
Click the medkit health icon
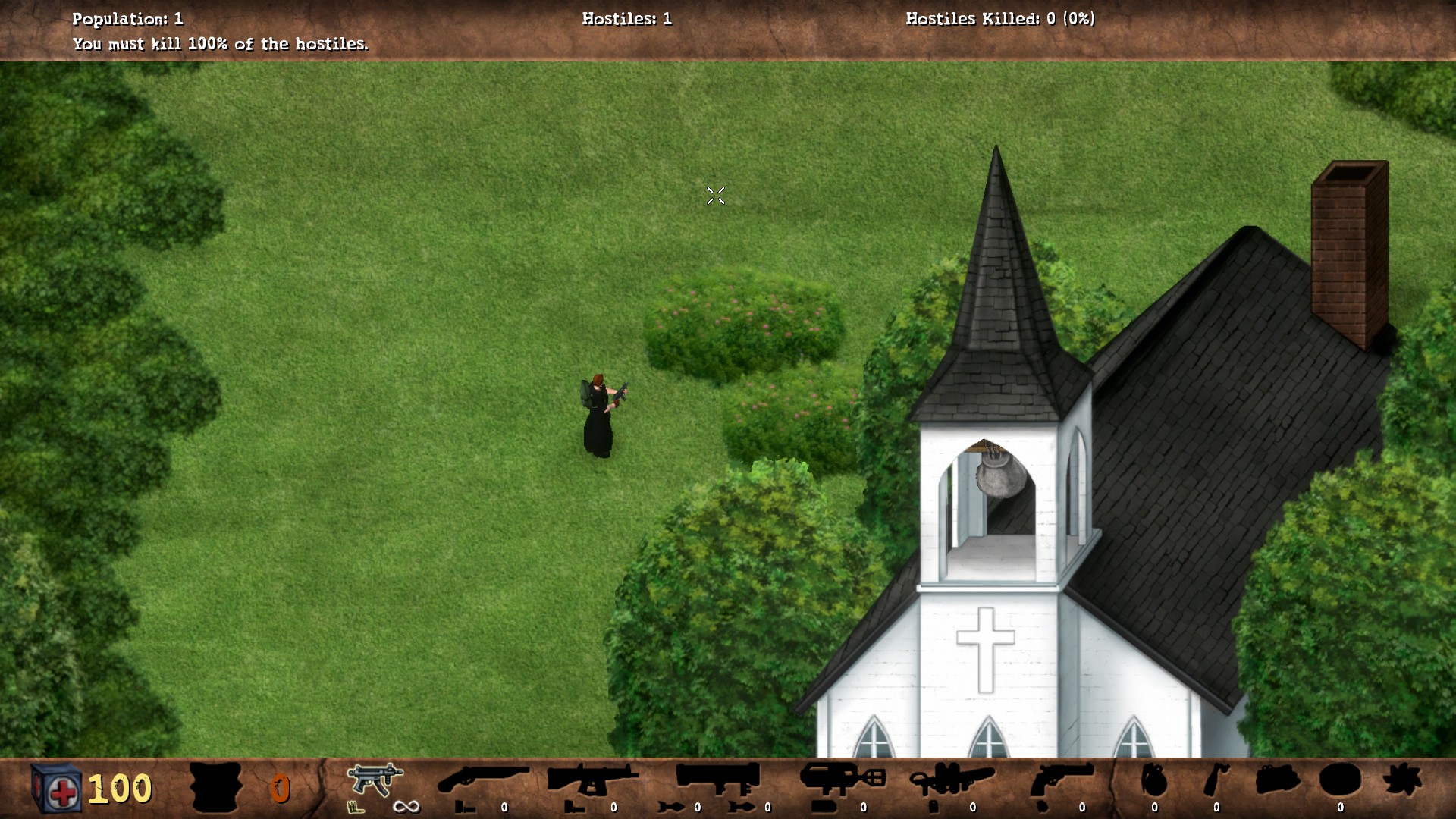click(55, 787)
